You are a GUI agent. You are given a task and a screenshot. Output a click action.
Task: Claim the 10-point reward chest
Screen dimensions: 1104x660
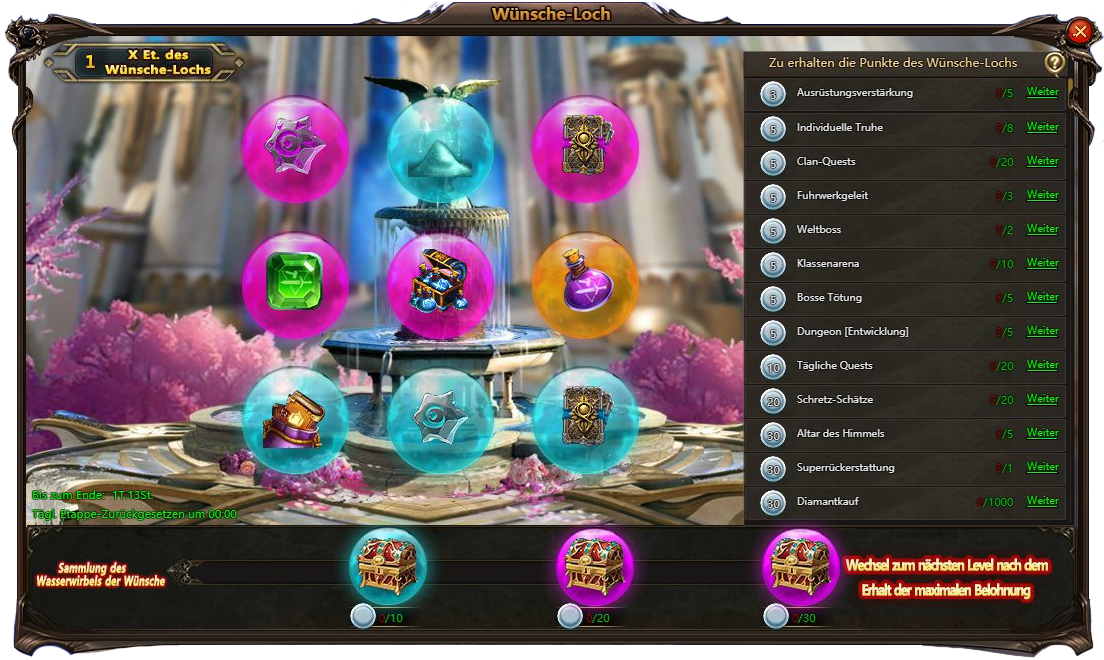388,567
